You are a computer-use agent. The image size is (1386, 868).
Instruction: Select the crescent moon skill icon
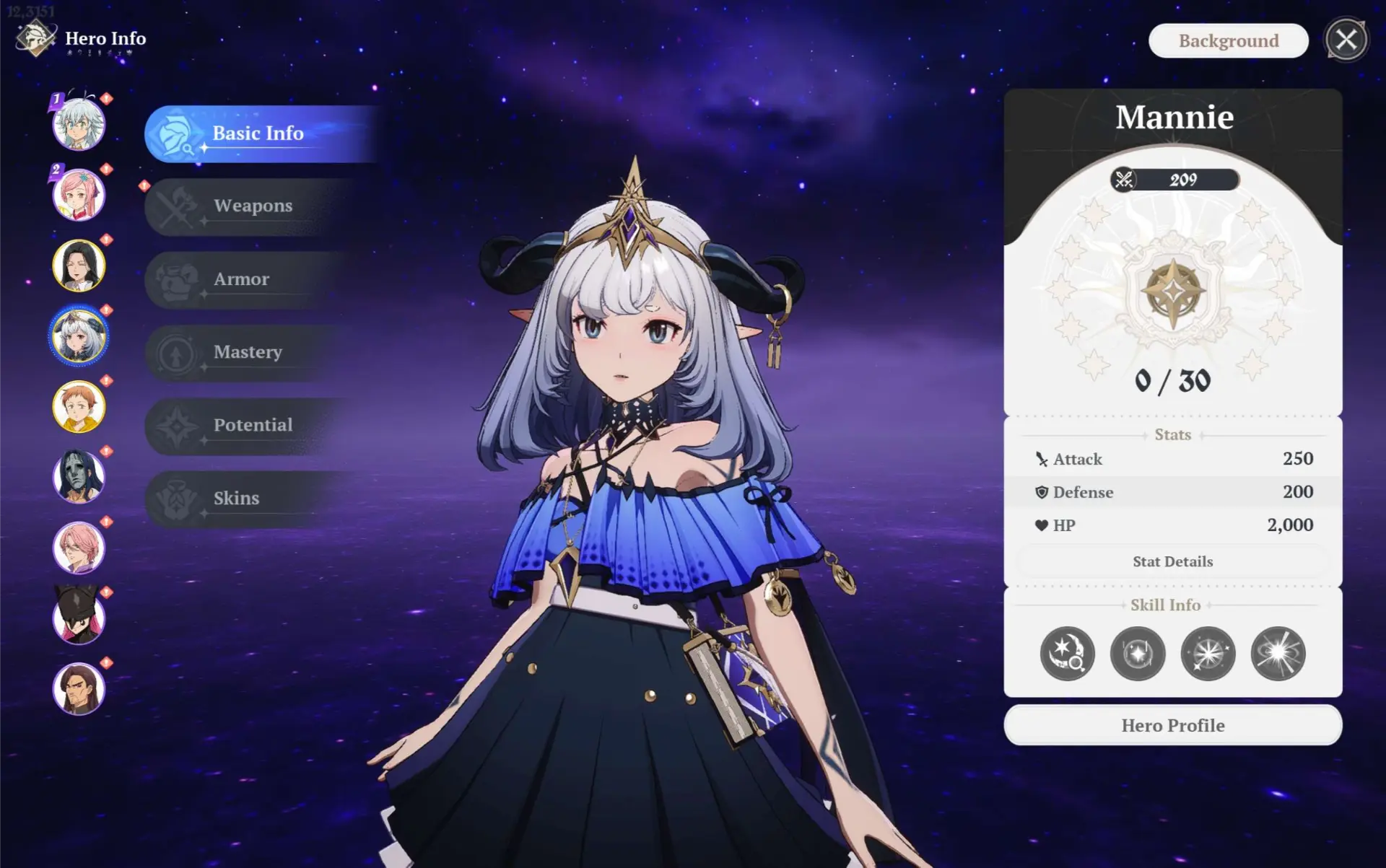pos(1067,654)
